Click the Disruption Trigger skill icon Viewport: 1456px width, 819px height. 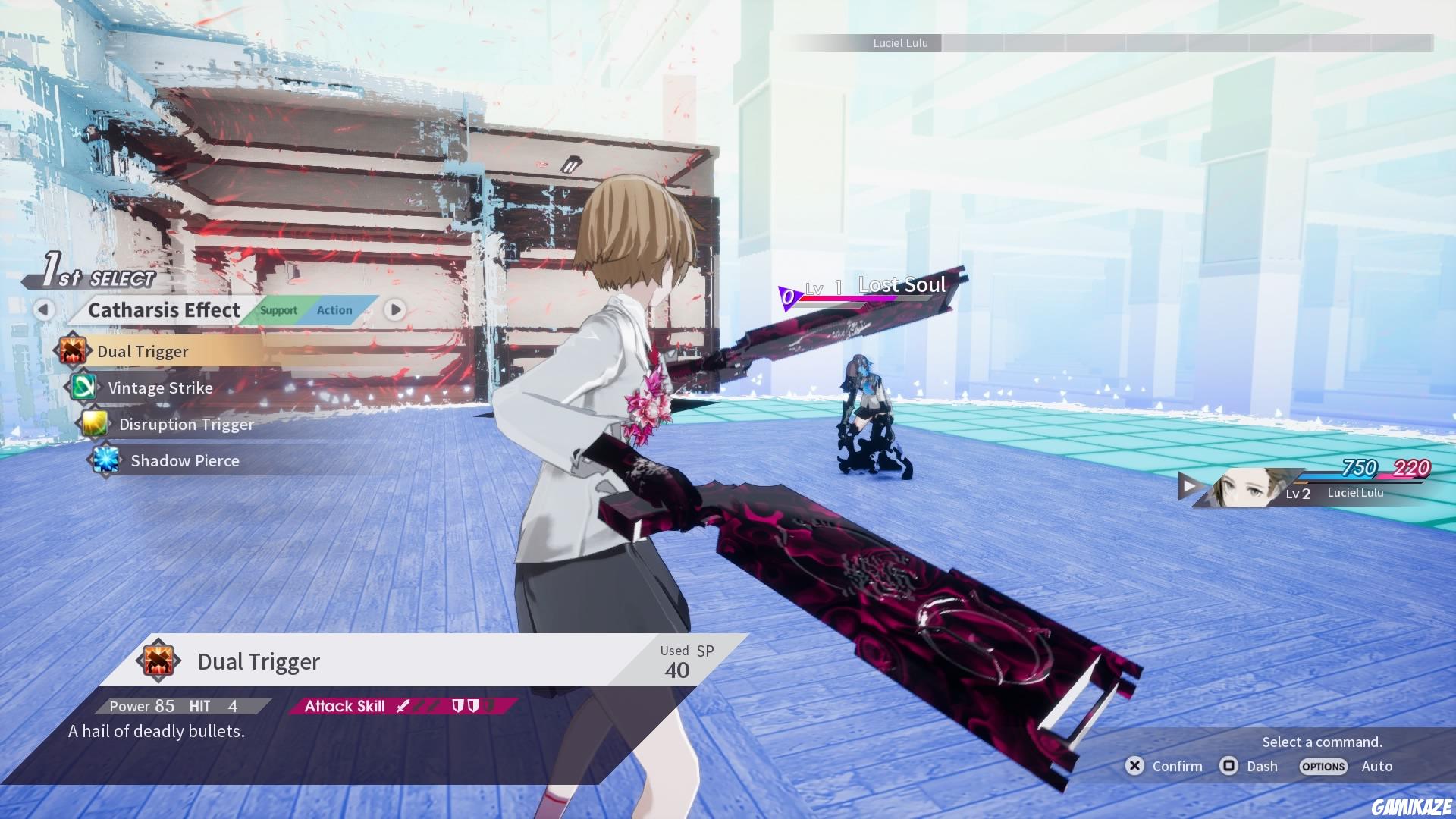(x=96, y=424)
